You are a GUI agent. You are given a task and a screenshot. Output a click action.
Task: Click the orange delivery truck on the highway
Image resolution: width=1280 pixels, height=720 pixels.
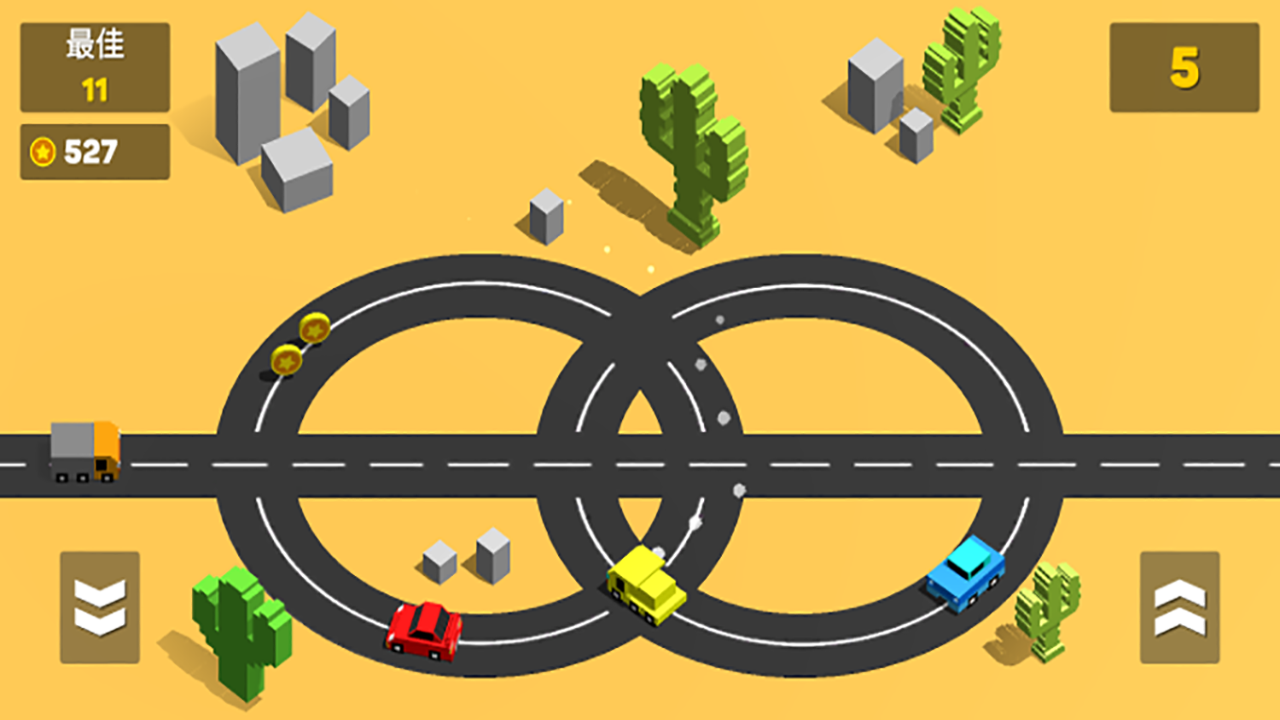pyautogui.click(x=85, y=451)
